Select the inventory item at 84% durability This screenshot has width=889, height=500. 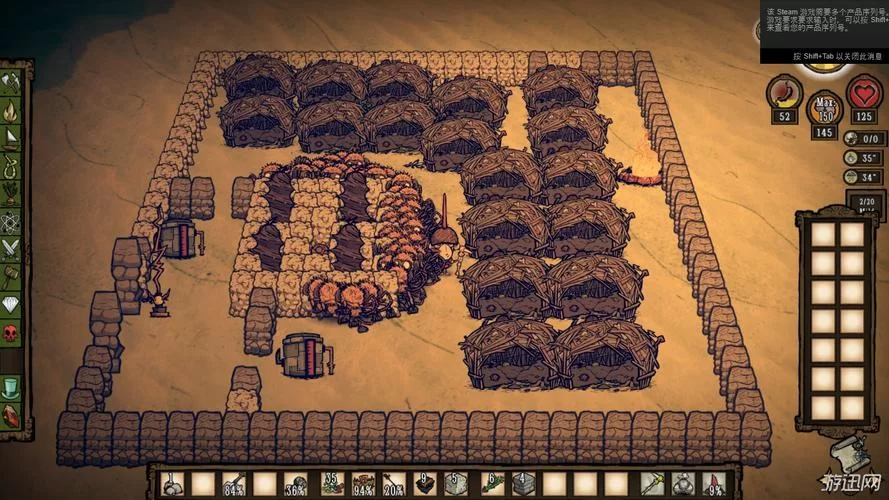click(x=233, y=485)
